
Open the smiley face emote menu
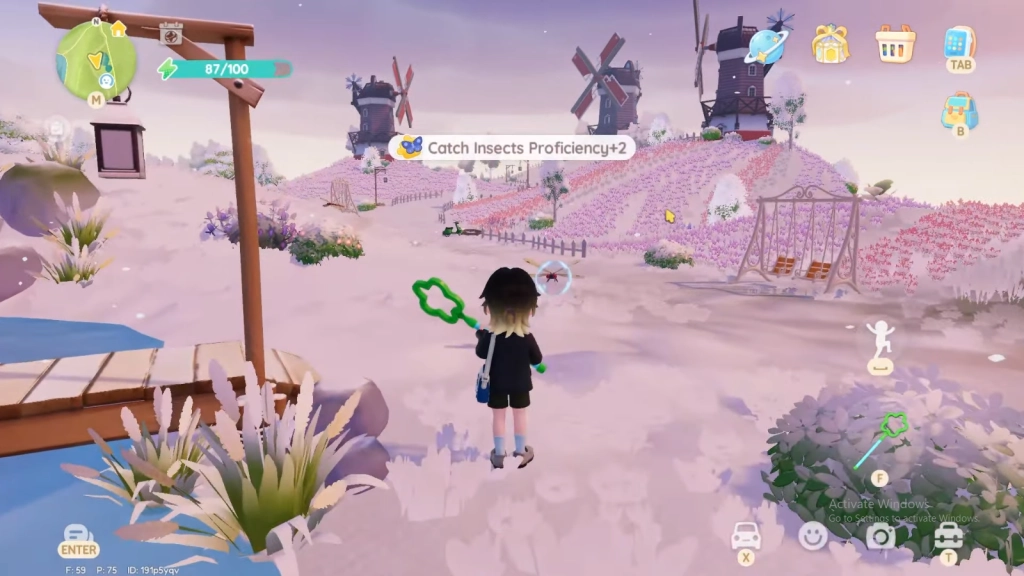click(x=813, y=536)
